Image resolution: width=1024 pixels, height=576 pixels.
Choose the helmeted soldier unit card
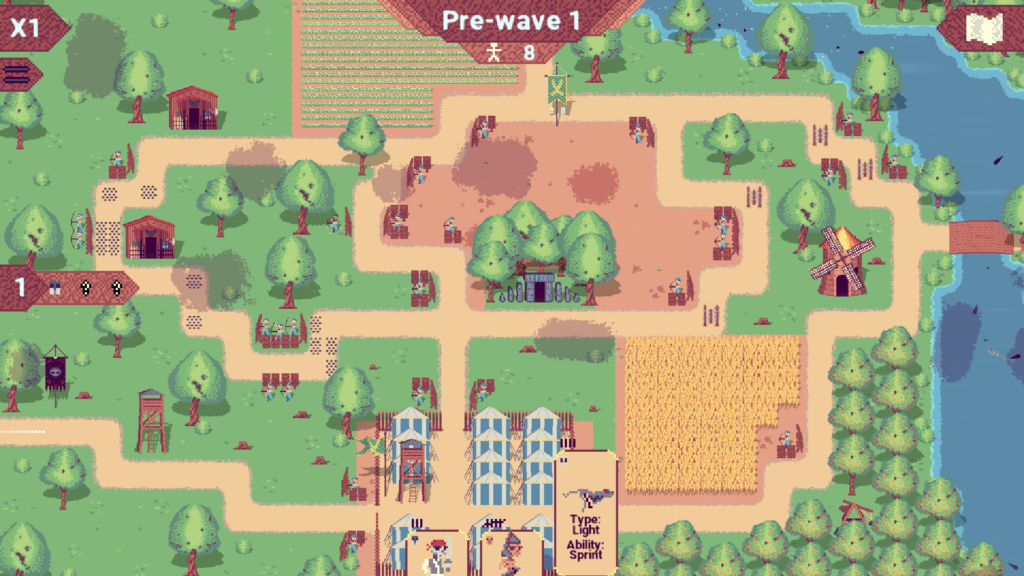point(511,554)
